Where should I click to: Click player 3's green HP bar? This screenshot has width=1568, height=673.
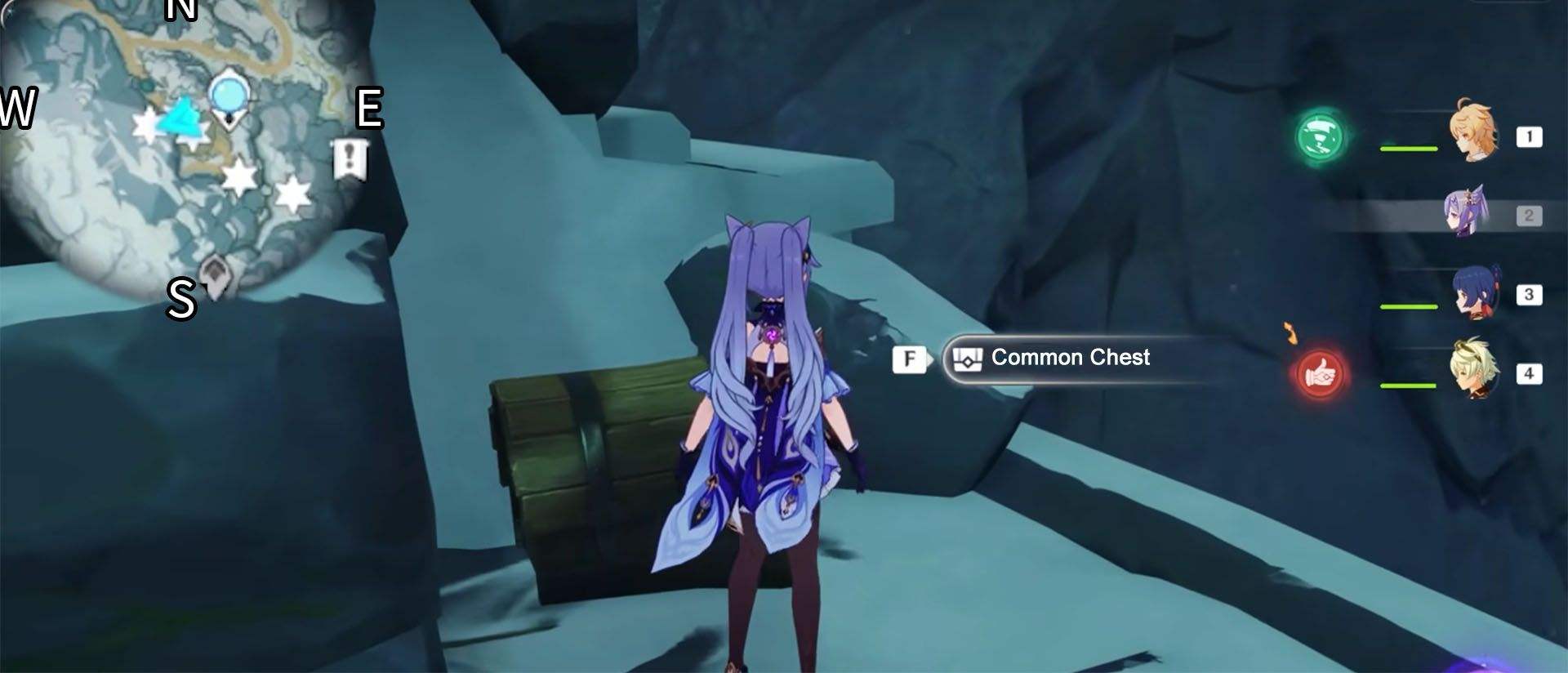[x=1409, y=306]
